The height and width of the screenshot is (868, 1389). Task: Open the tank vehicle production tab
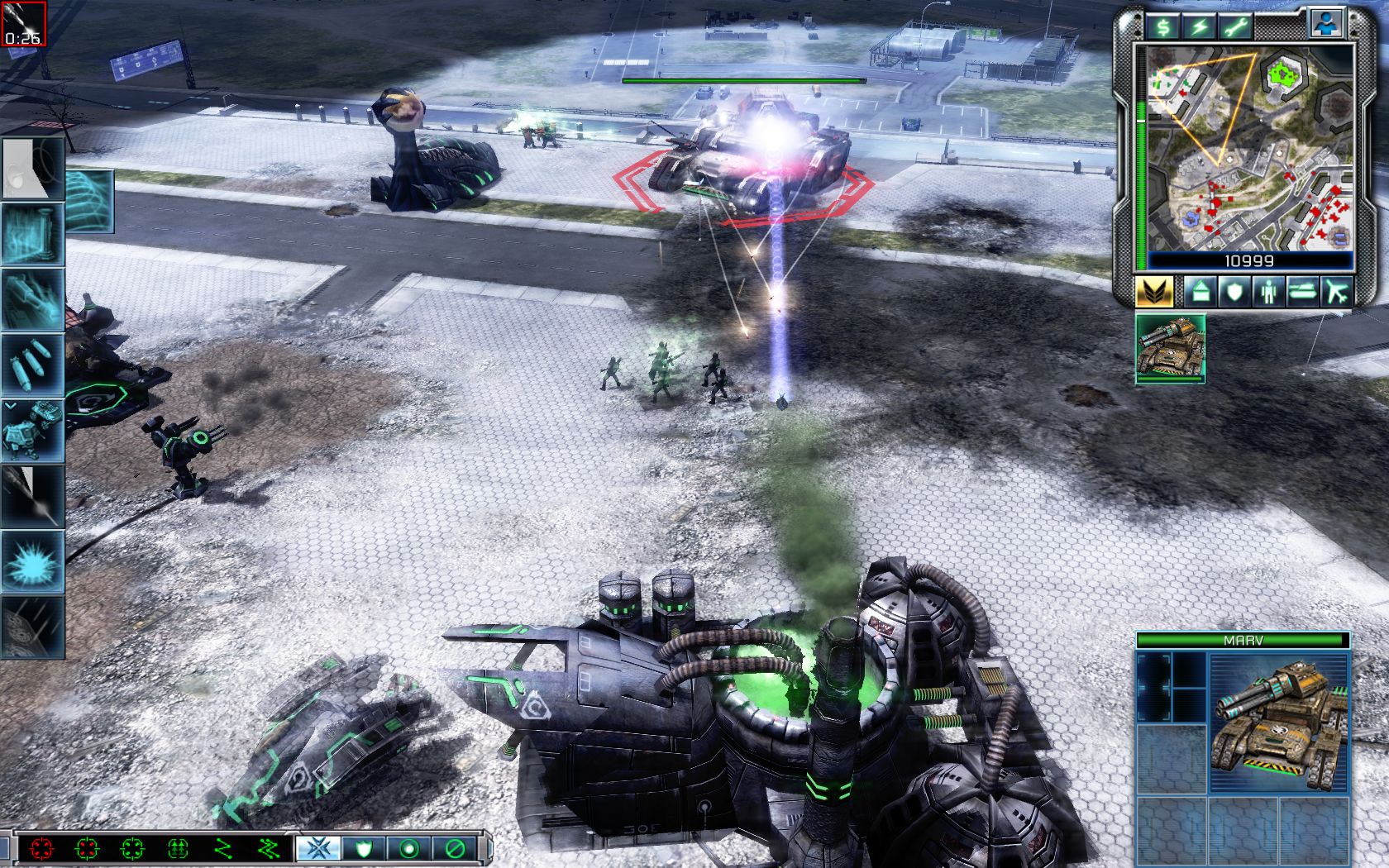coord(1303,291)
